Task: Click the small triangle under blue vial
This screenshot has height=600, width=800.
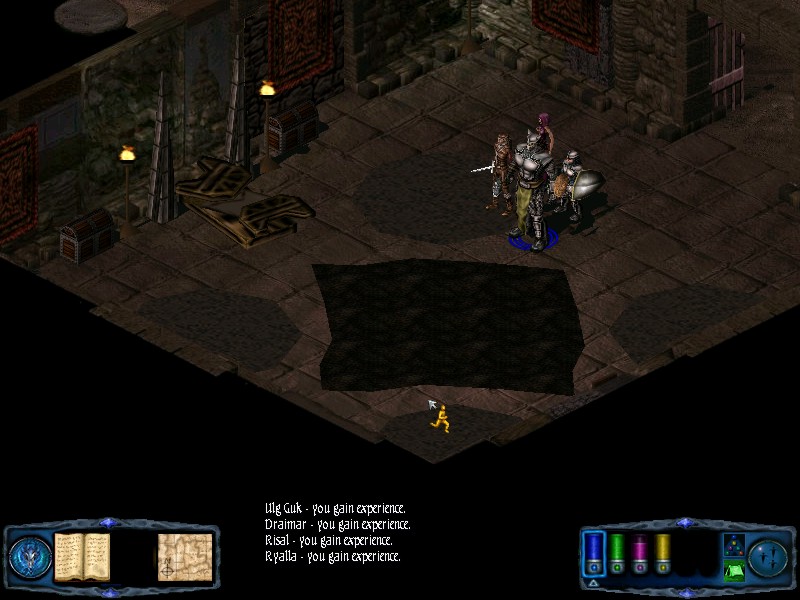Action: [x=593, y=582]
